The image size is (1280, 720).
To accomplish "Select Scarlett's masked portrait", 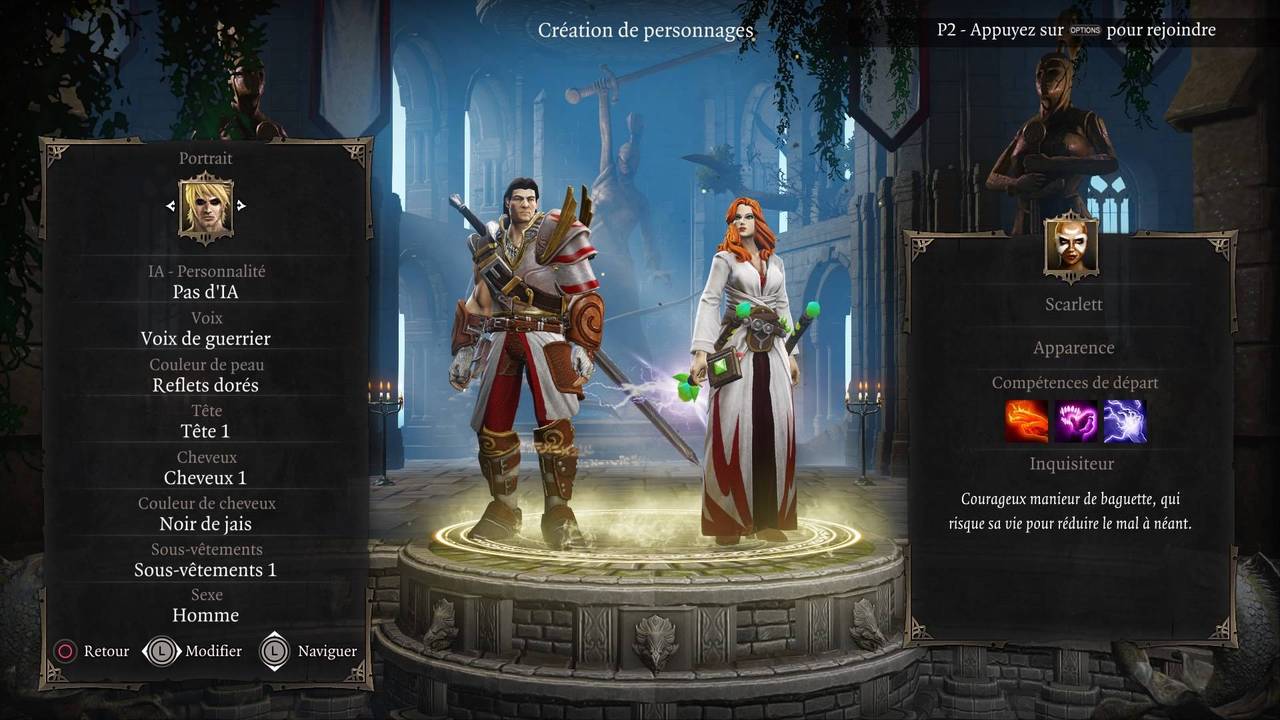I will 1072,246.
